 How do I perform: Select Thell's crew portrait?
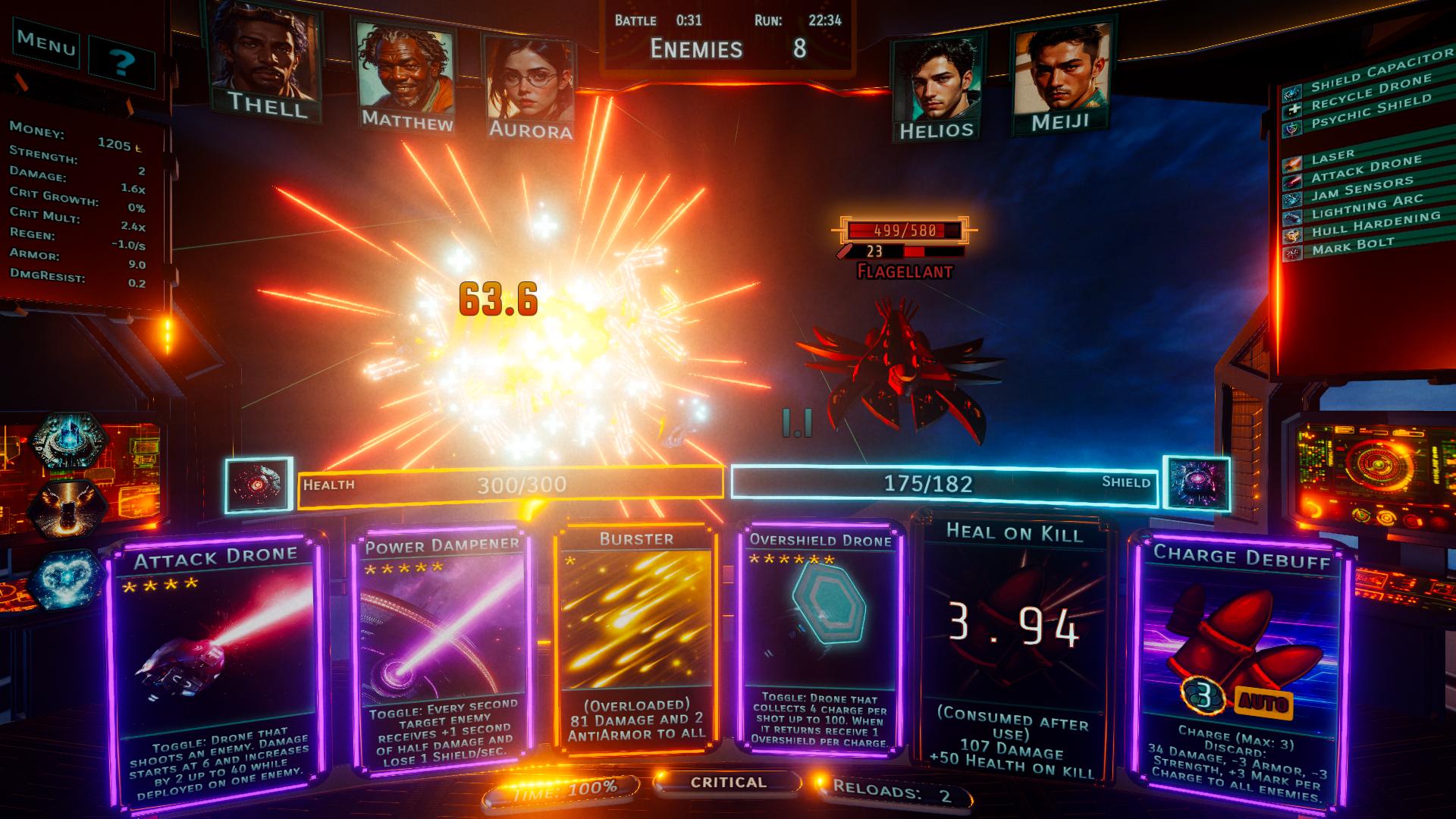(264, 61)
